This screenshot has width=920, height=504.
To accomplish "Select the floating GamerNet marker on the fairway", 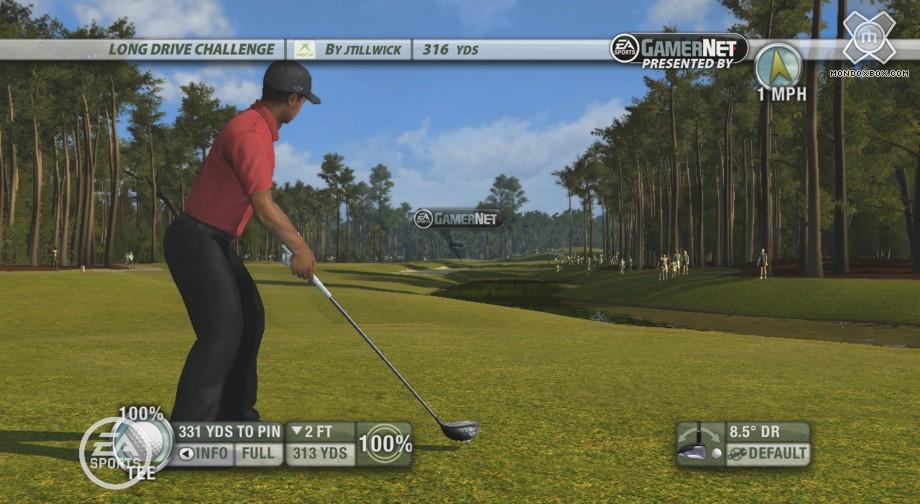I will [x=458, y=218].
